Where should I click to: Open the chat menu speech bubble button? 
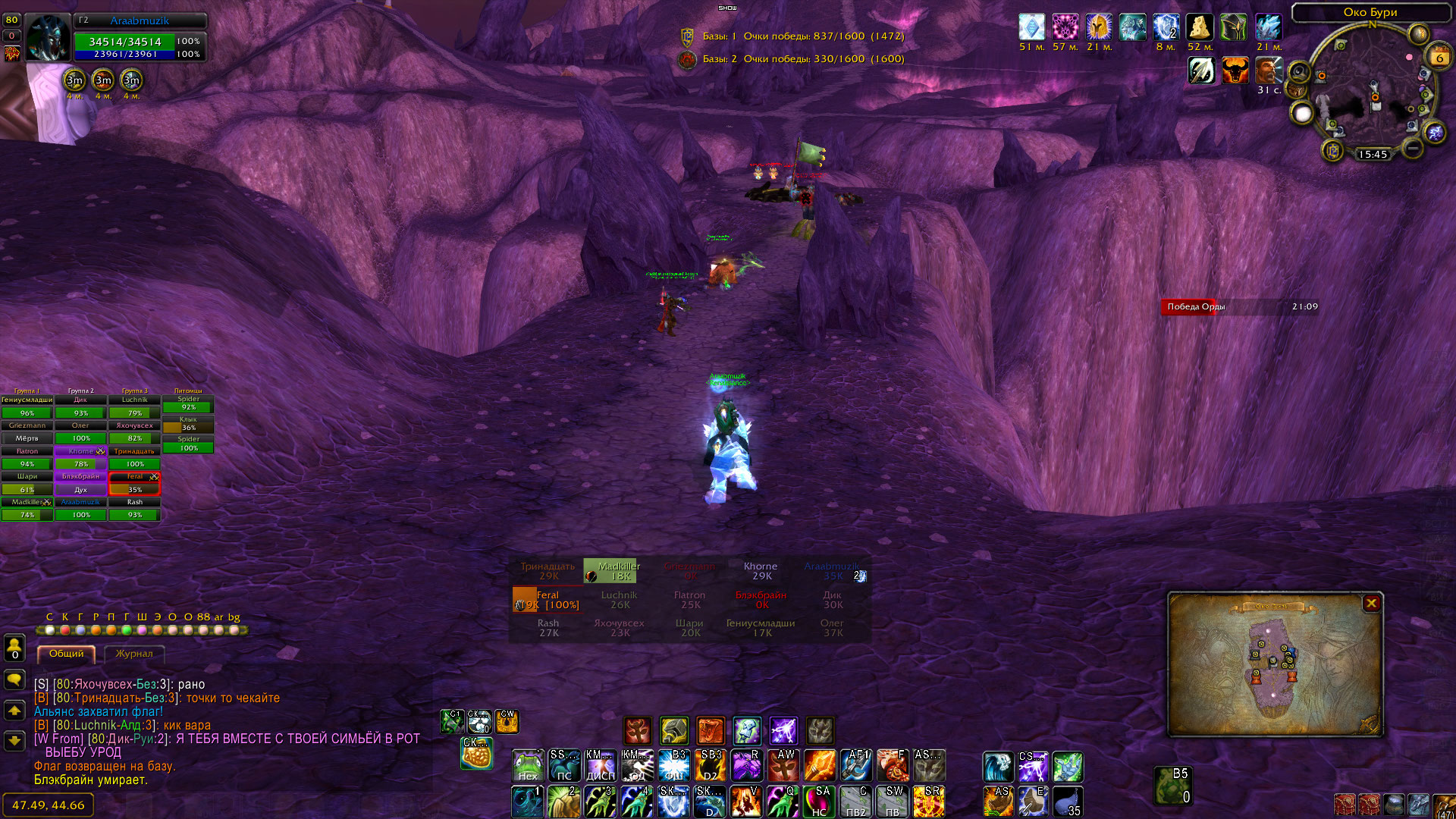(x=14, y=679)
